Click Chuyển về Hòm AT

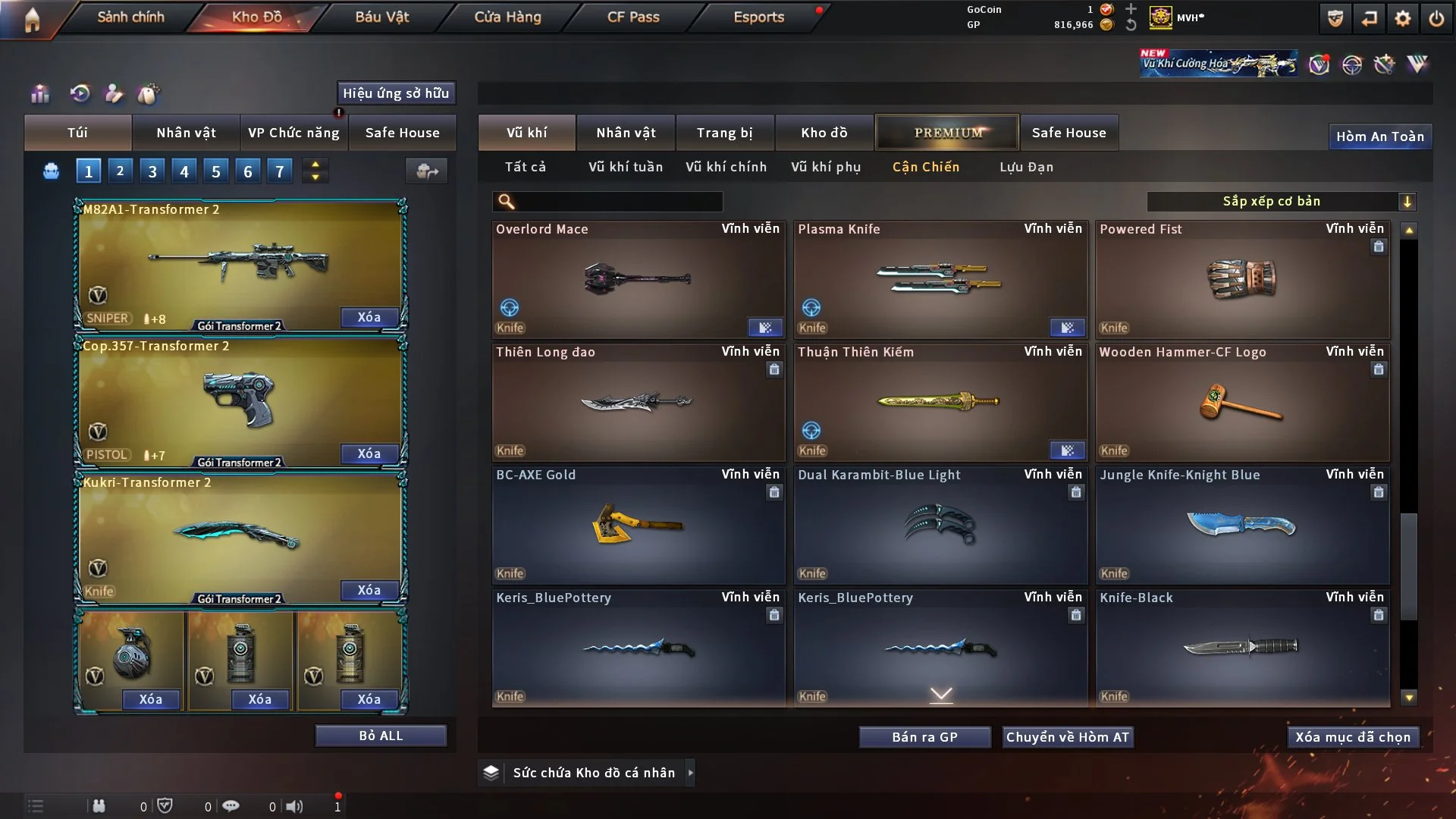1067,737
